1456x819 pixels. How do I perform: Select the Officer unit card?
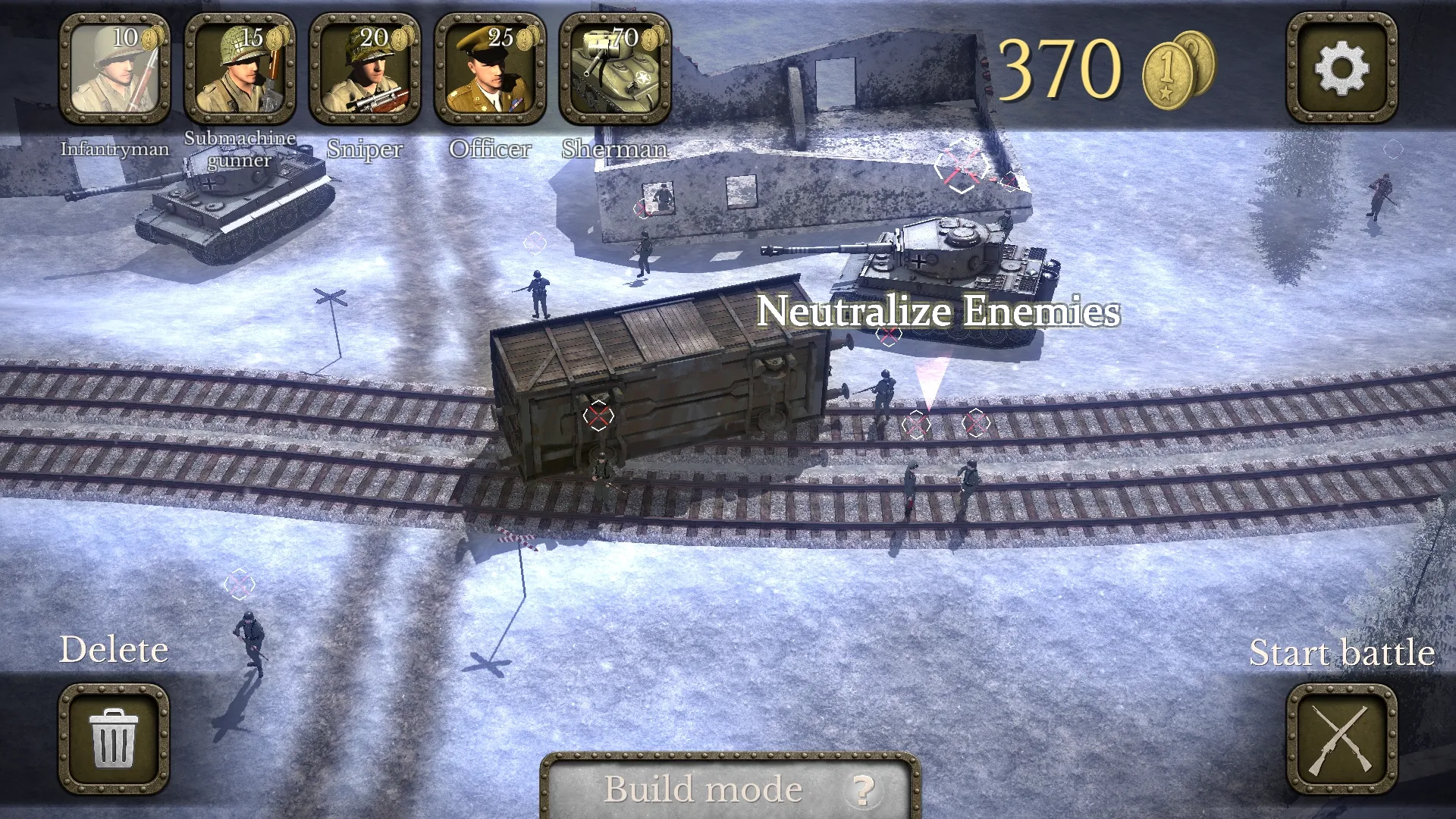click(491, 68)
